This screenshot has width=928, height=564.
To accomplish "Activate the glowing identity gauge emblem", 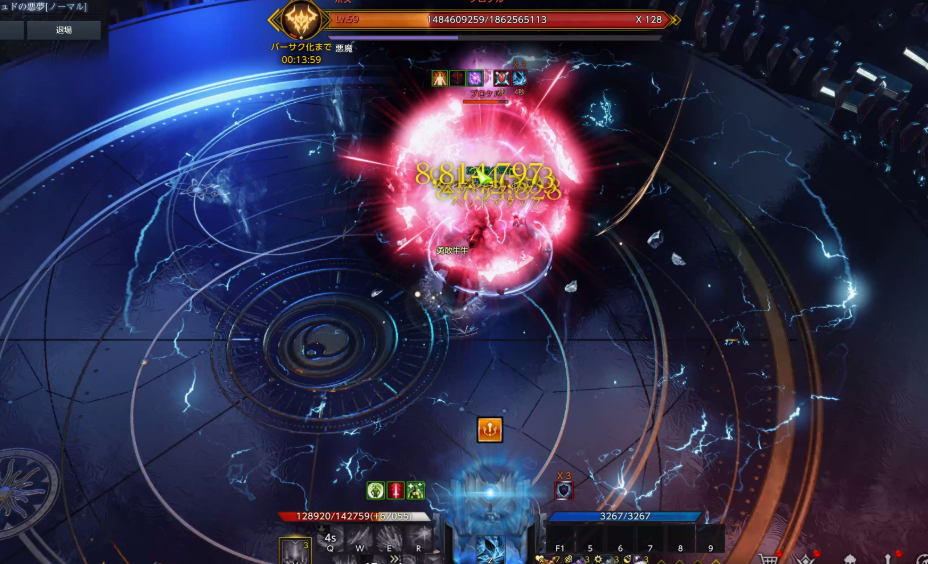I will click(490, 493).
